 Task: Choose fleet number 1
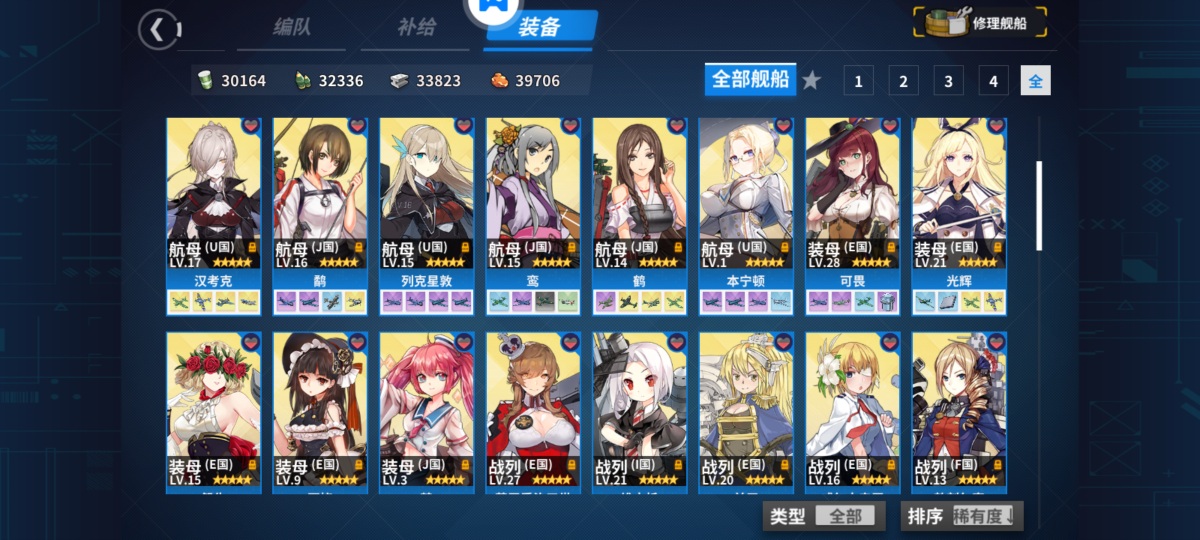click(858, 81)
